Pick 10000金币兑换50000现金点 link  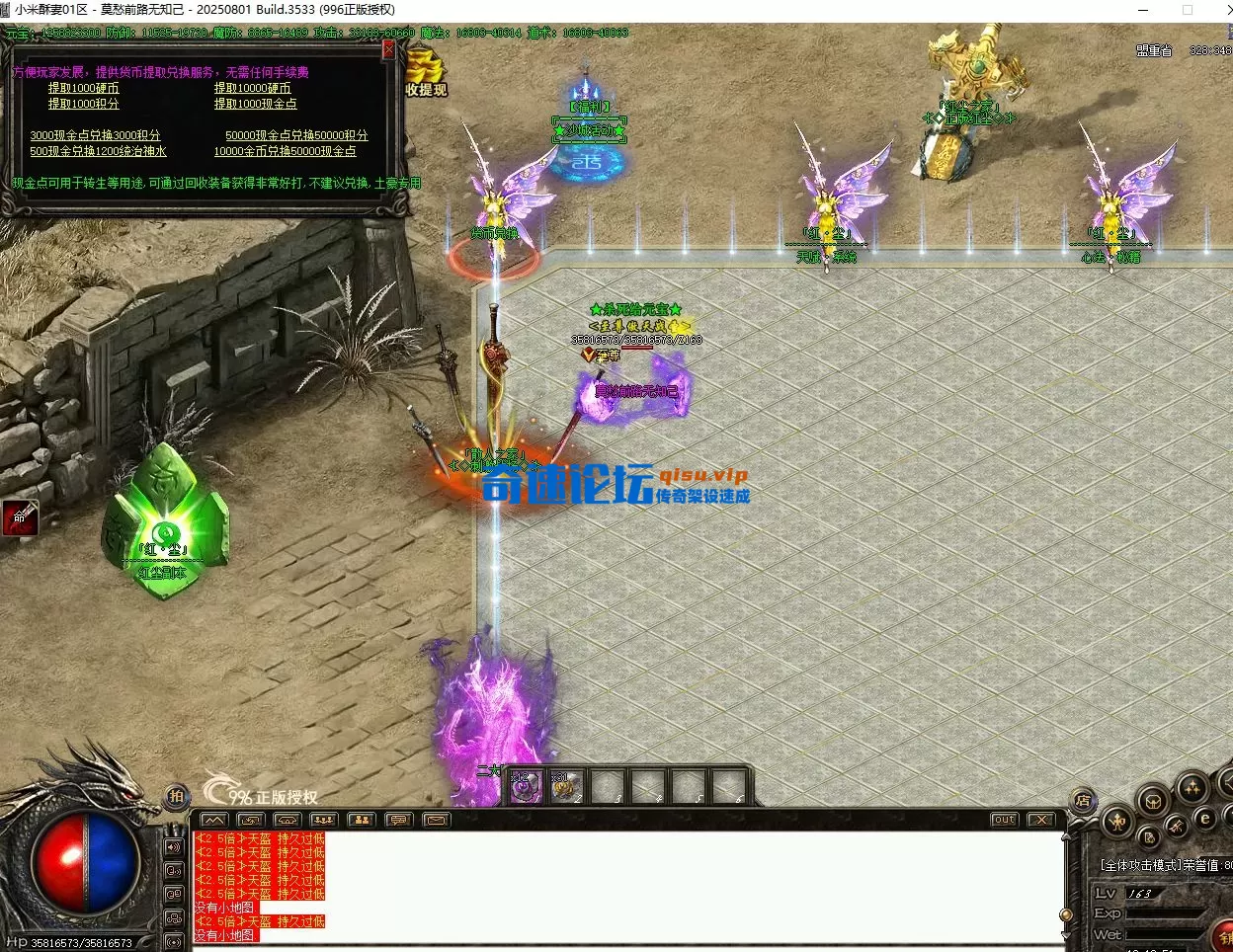click(x=285, y=151)
